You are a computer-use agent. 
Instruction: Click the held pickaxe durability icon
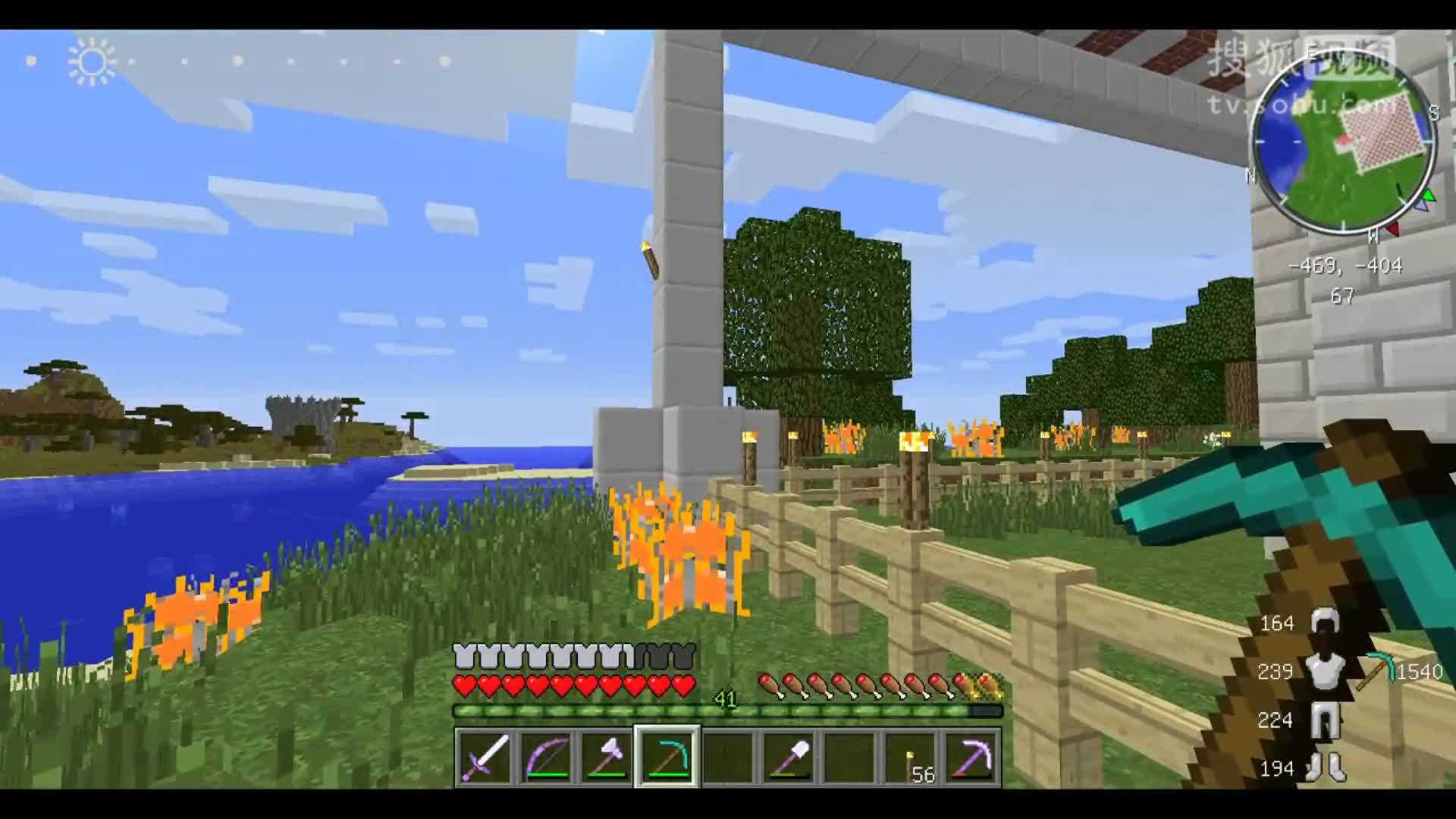click(1375, 671)
